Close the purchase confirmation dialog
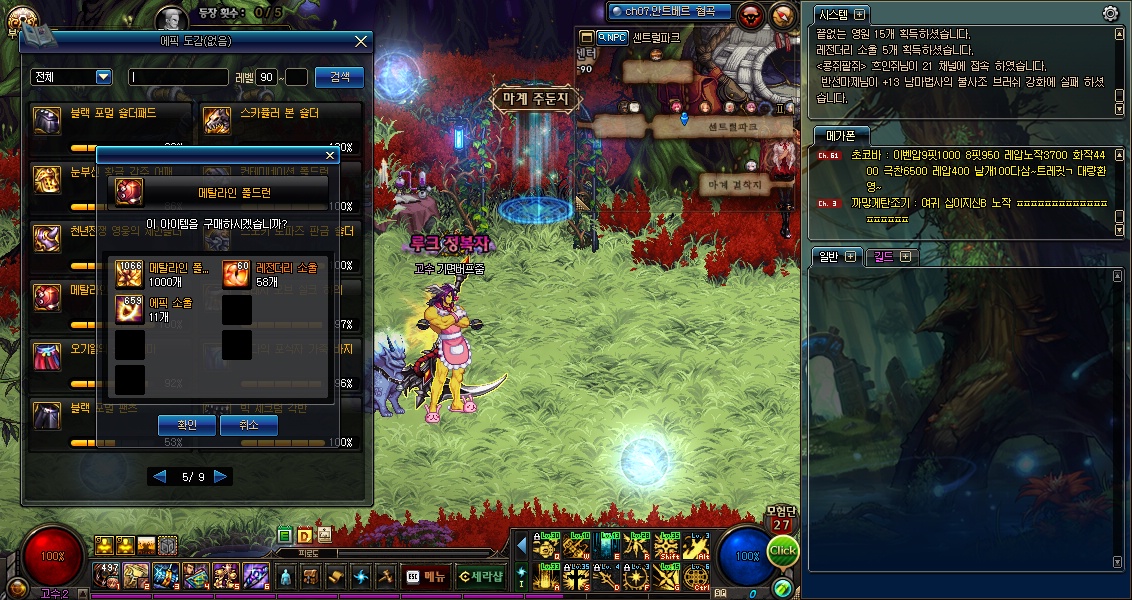Viewport: 1132px width, 600px height. coord(330,156)
